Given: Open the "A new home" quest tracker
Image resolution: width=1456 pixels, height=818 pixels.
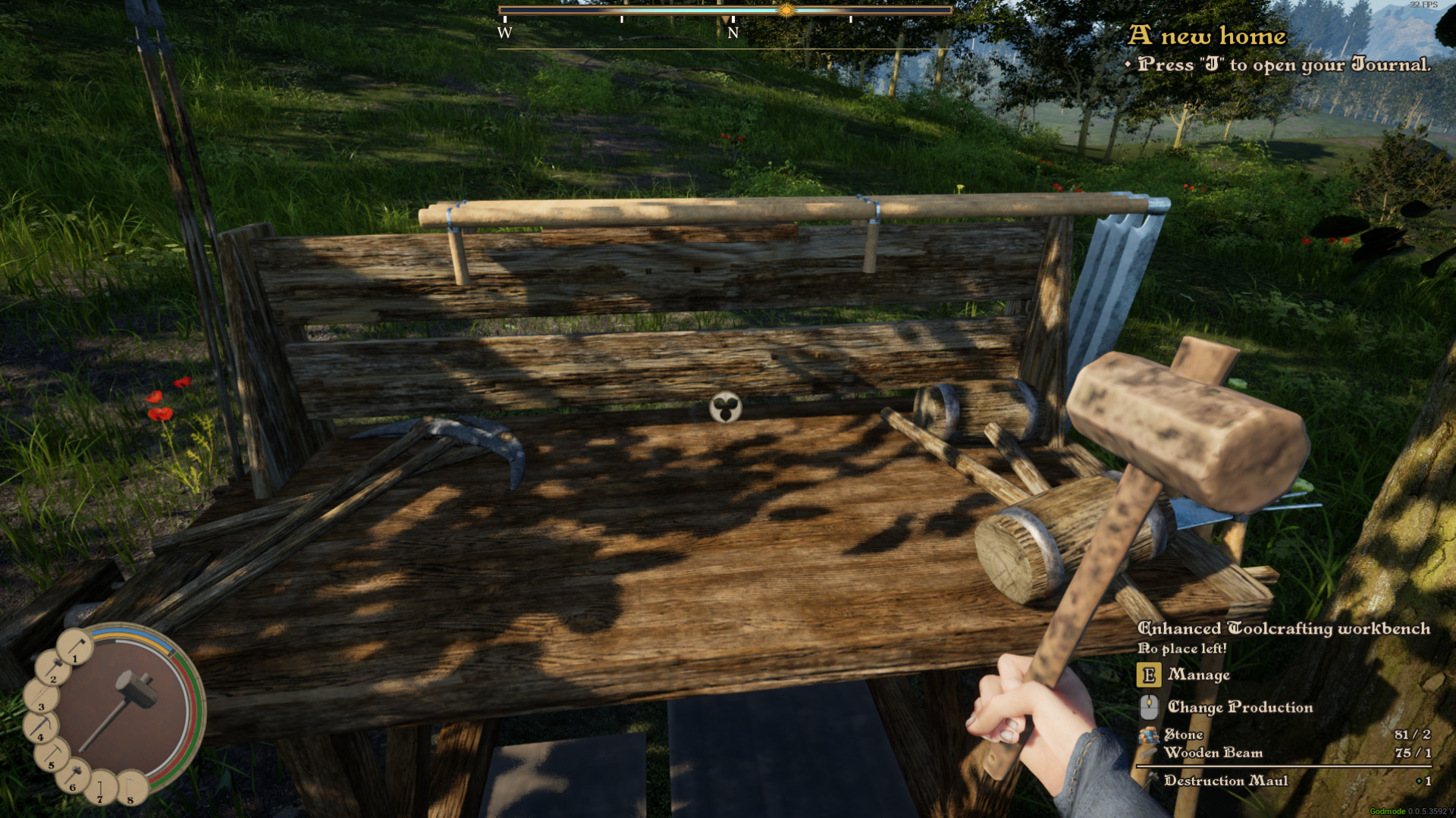Looking at the screenshot, I should (x=1207, y=36).
